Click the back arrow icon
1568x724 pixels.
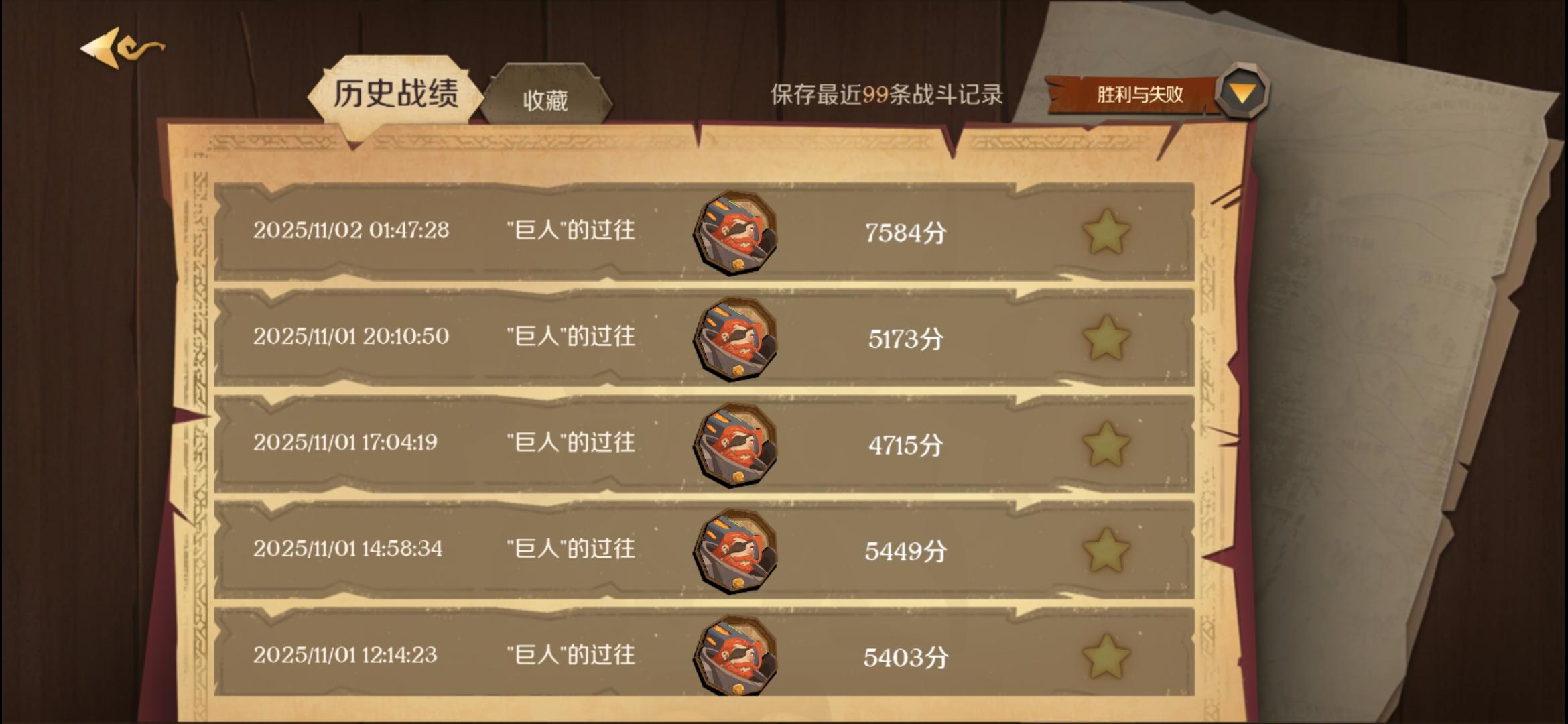coord(107,48)
